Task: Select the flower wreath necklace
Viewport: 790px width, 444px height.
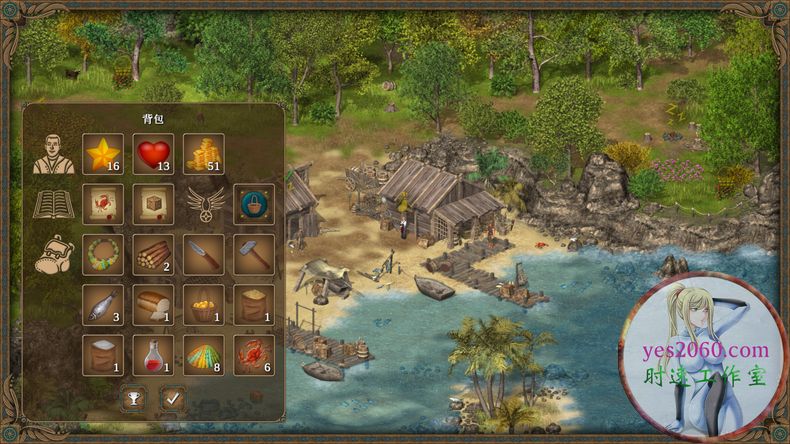Action: [x=103, y=254]
